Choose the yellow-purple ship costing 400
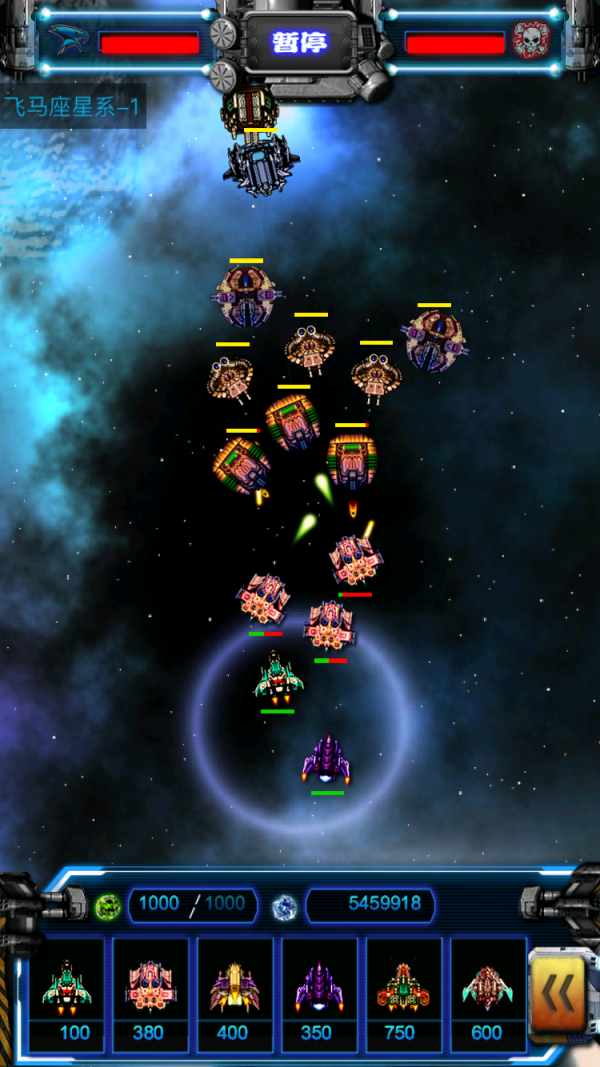The image size is (600, 1067). pos(235,994)
